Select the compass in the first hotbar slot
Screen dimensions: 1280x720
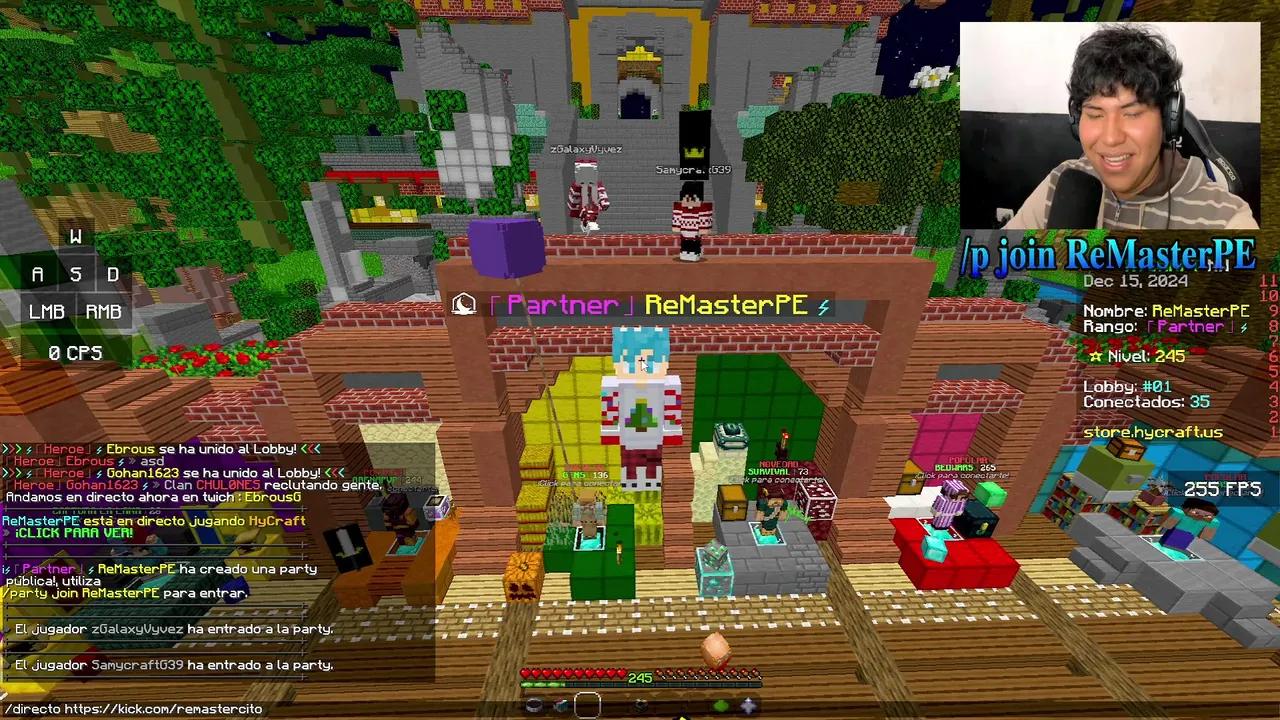tap(533, 706)
